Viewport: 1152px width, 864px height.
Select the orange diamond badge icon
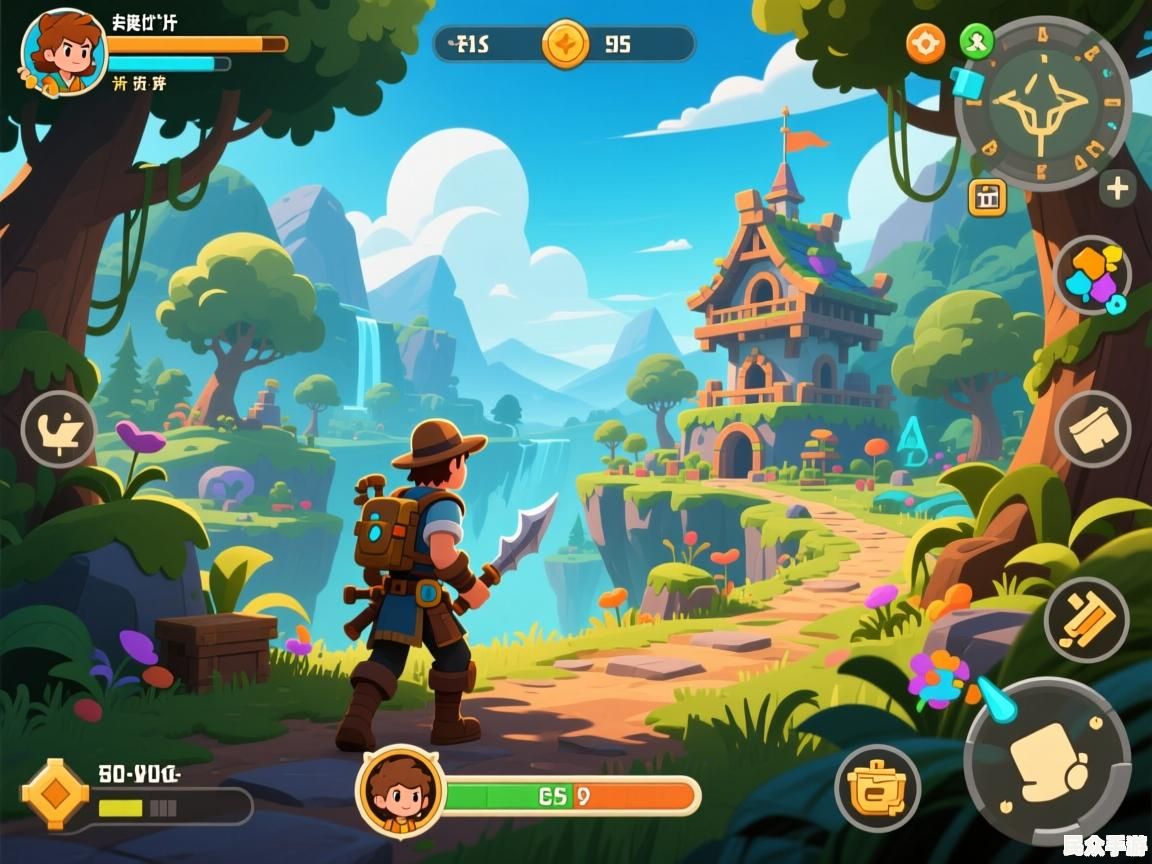(55, 794)
